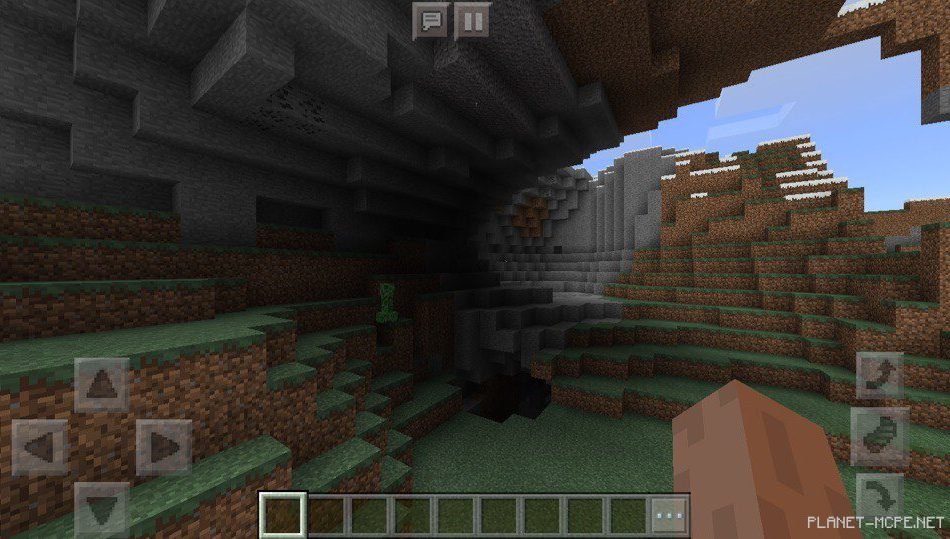Tap the fly-down arrow button
Screen dimensions: 950x539
click(880, 496)
